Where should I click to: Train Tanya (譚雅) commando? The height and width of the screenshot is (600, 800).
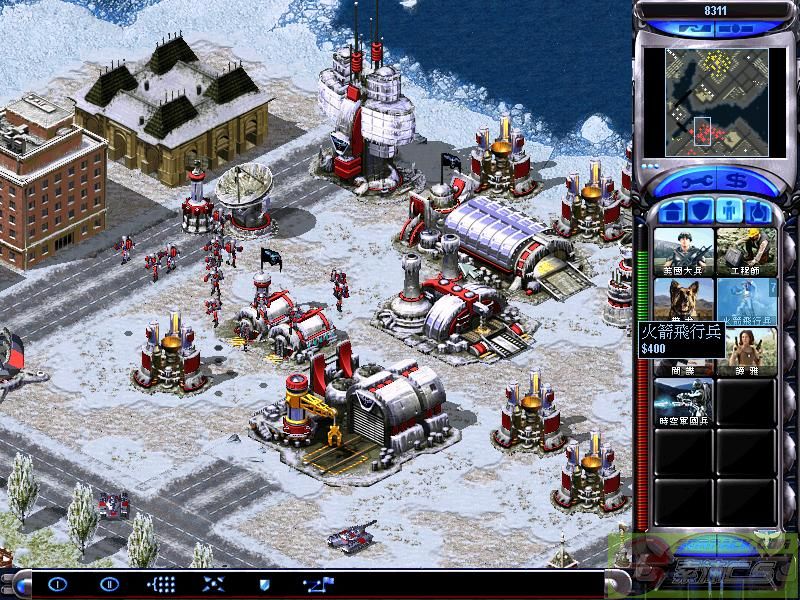(x=746, y=351)
